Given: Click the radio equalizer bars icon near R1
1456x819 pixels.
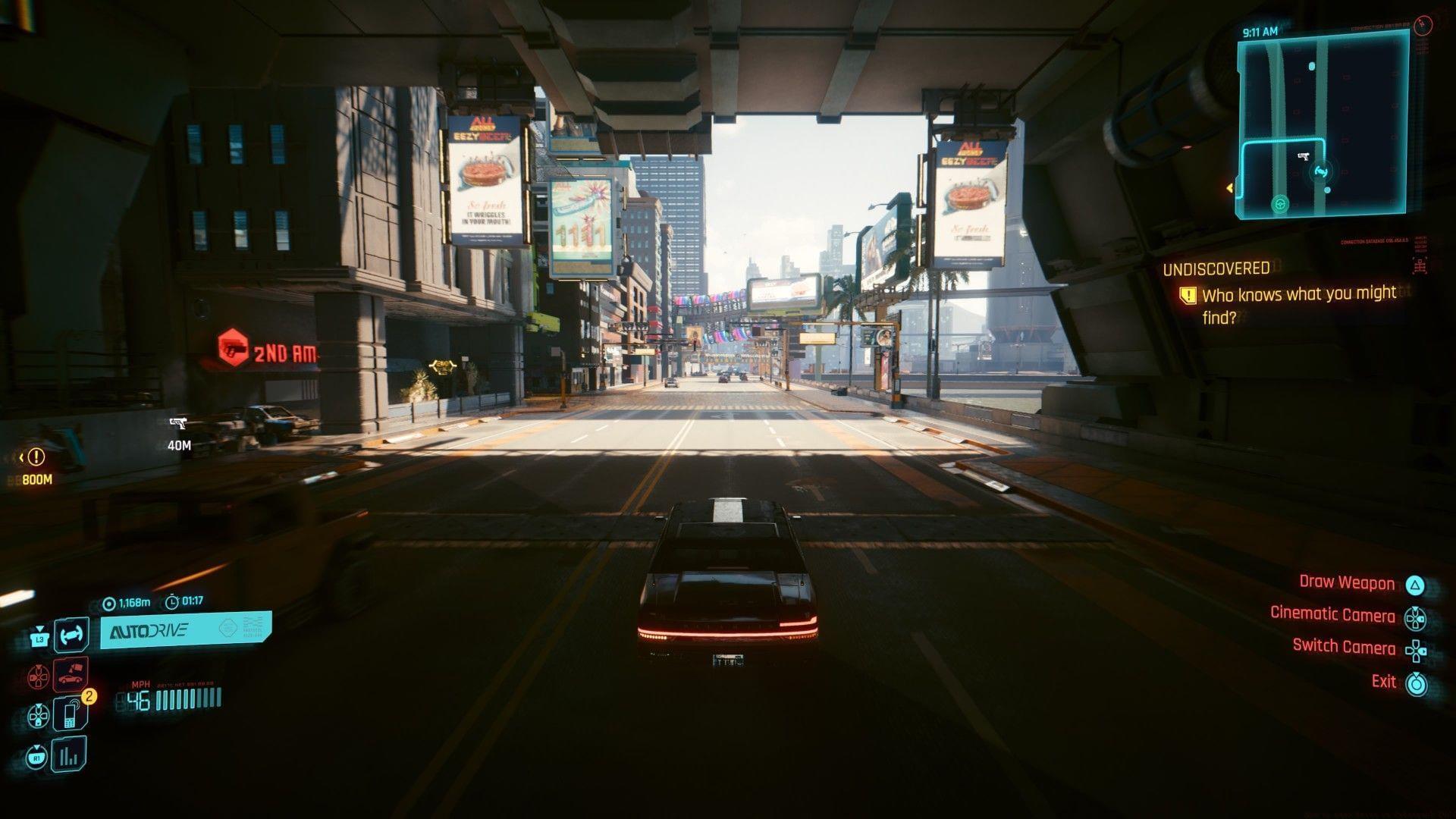Looking at the screenshot, I should click(71, 756).
